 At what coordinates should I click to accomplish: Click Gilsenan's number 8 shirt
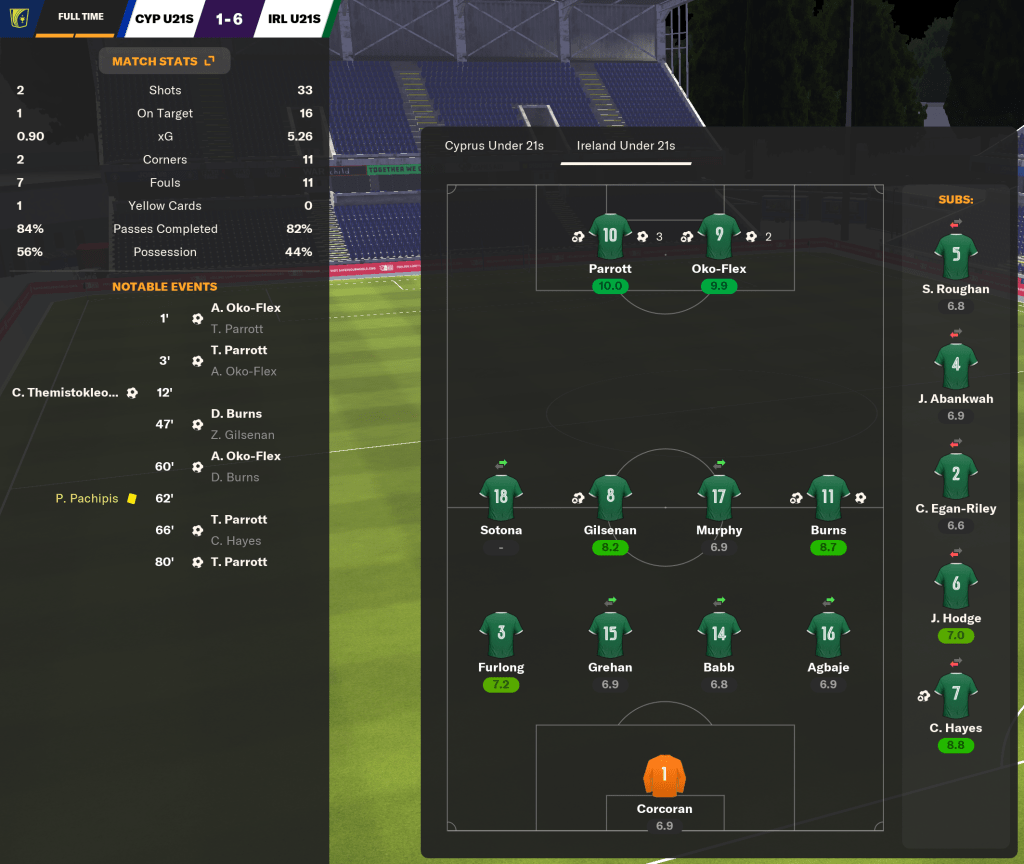[x=610, y=497]
